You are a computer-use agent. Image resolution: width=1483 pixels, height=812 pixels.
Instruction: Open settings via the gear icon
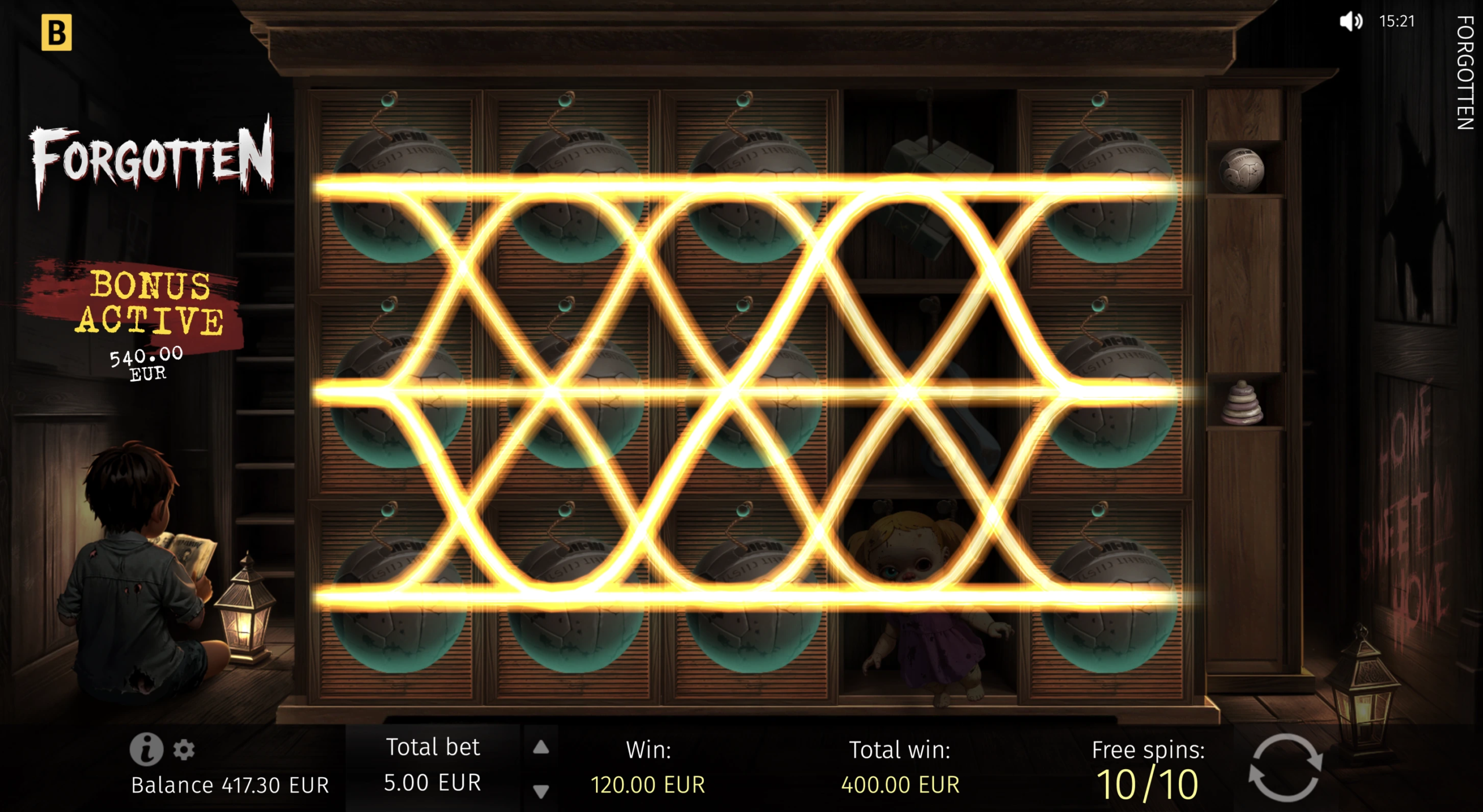point(184,749)
